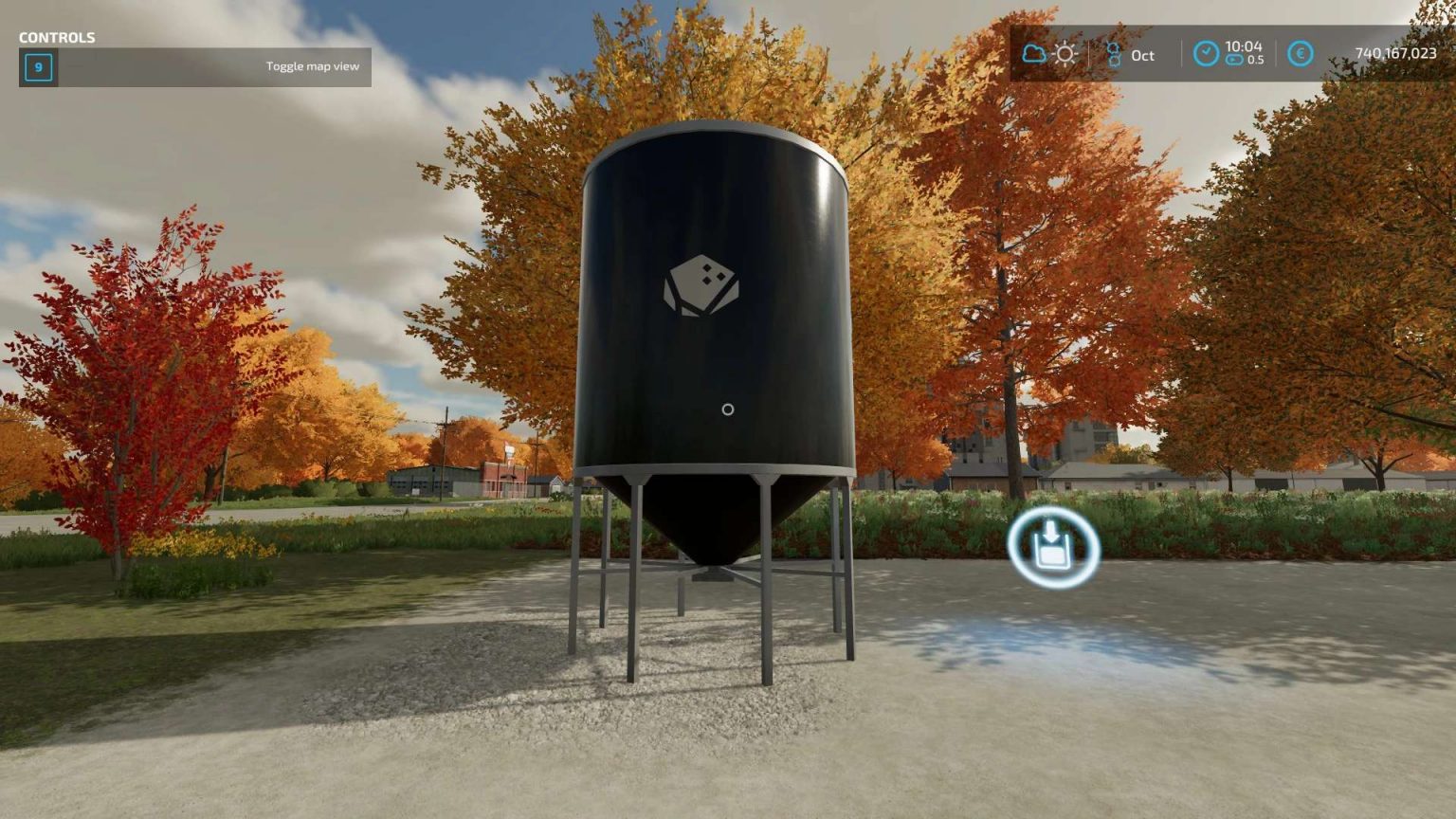This screenshot has height=819, width=1456.
Task: Select the sunny forecast icon
Action: coord(1065,54)
